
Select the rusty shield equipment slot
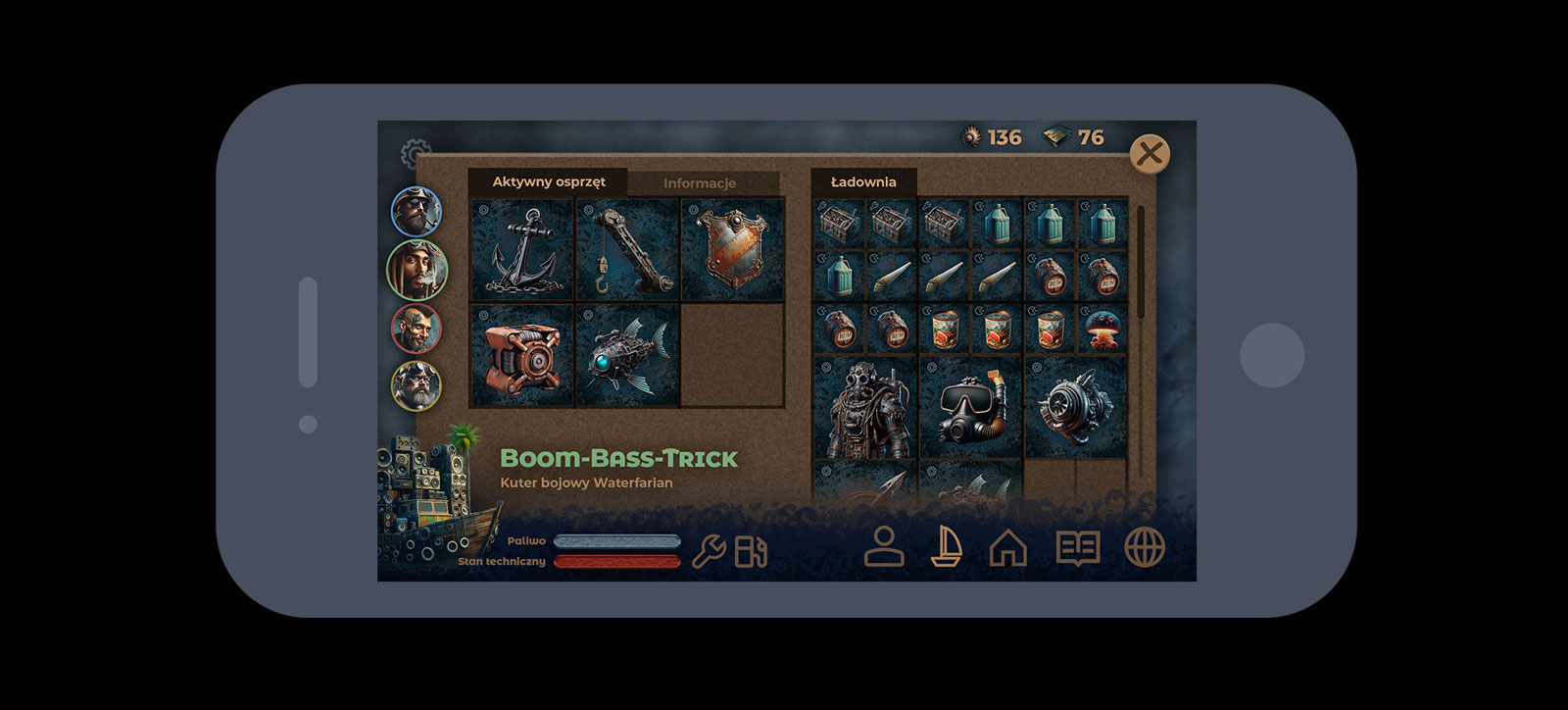click(732, 250)
